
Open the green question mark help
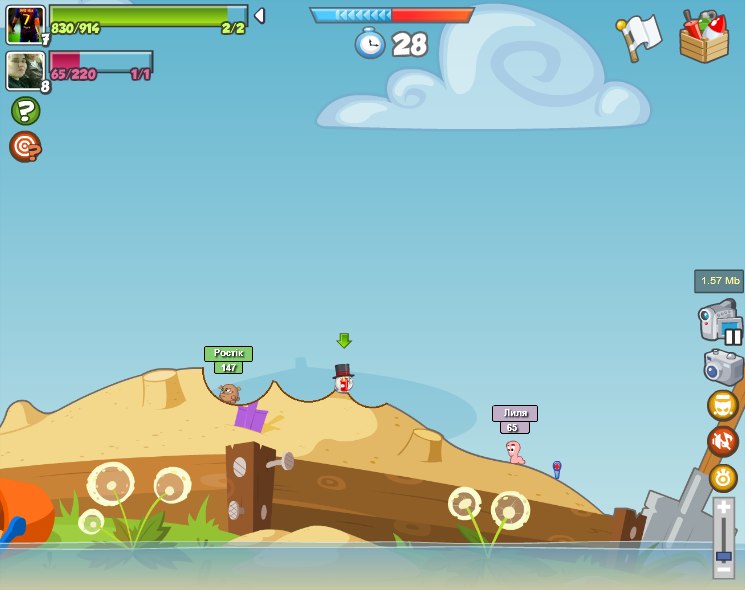click(25, 110)
